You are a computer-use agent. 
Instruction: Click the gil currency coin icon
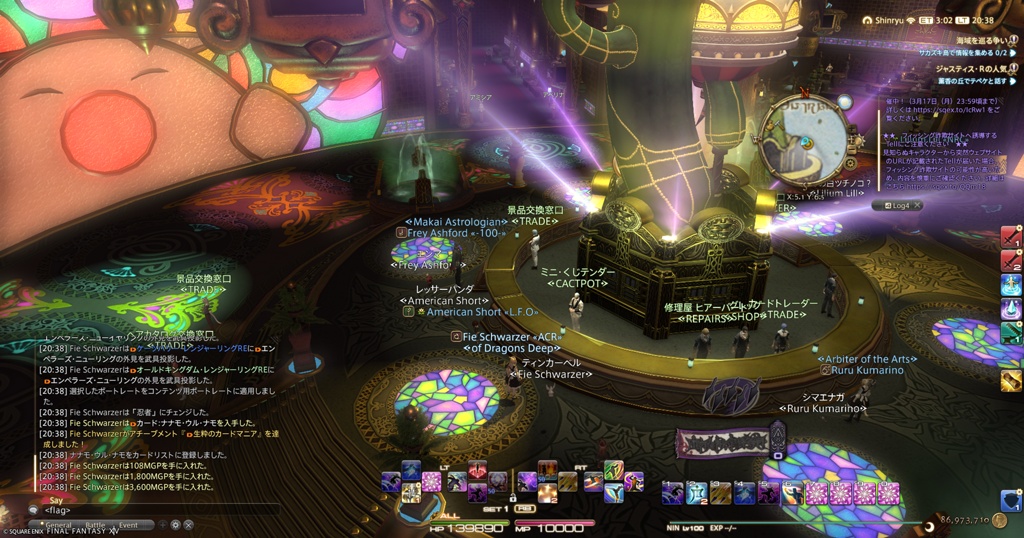pos(999,520)
